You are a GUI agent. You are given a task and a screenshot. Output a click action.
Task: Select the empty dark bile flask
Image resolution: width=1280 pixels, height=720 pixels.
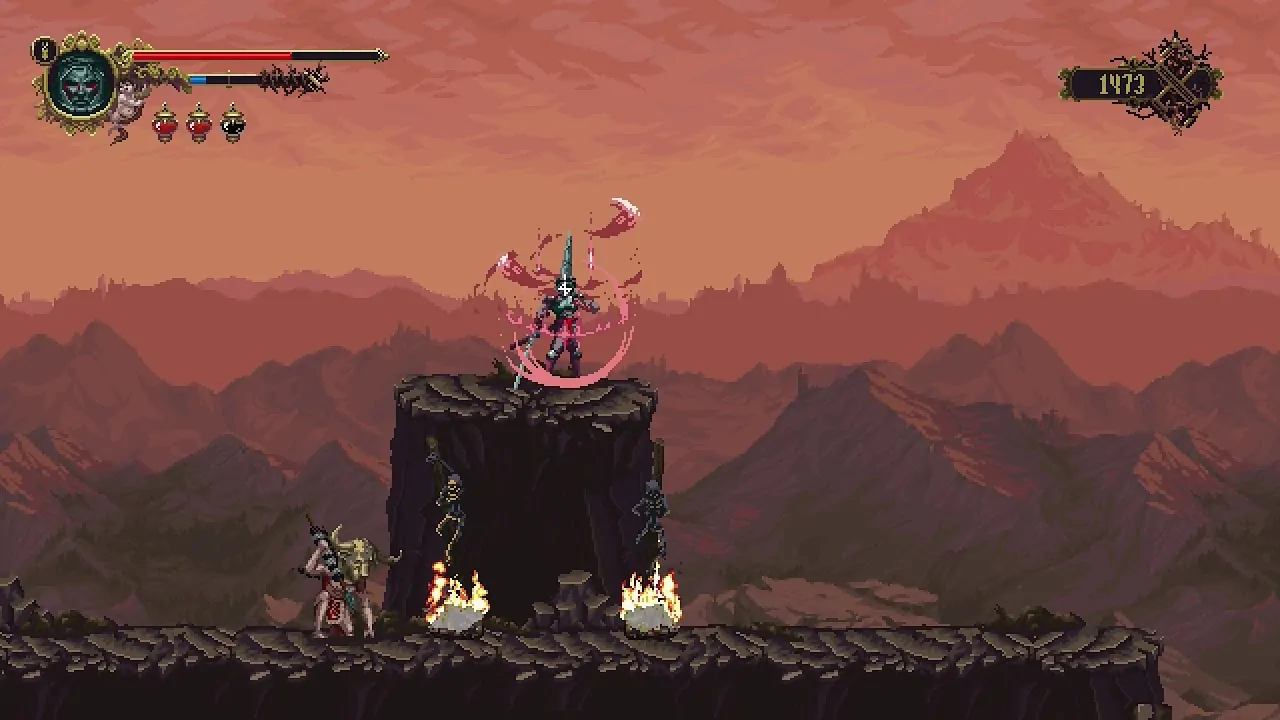[232, 123]
